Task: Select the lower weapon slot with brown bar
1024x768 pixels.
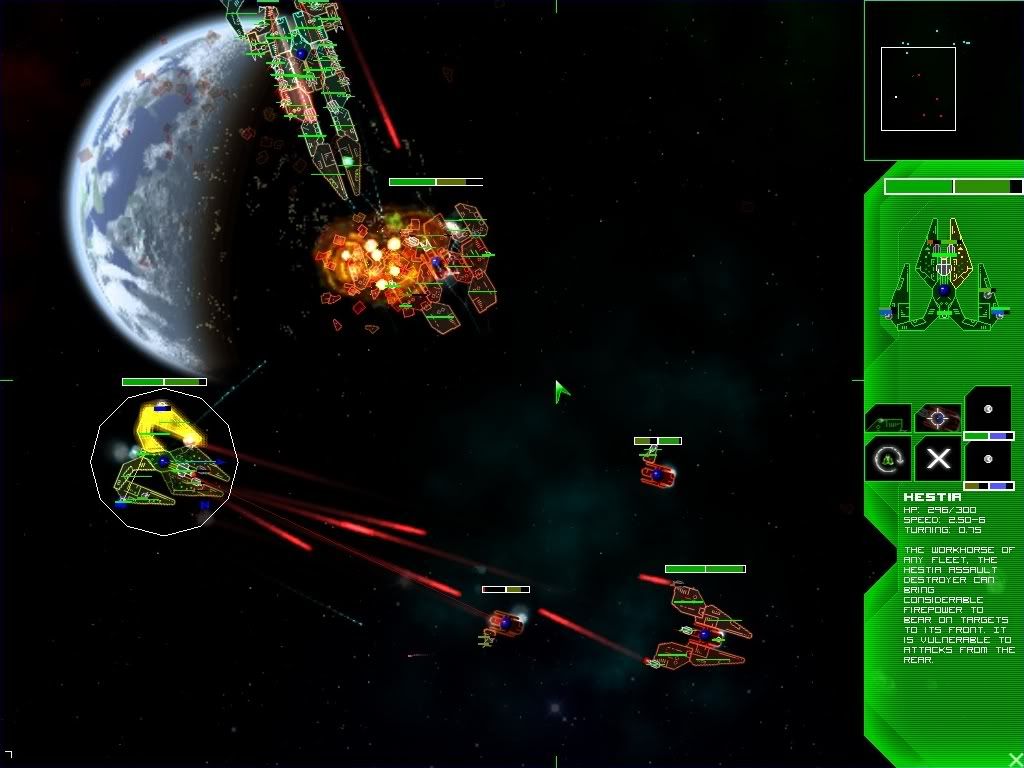Action: click(x=988, y=462)
